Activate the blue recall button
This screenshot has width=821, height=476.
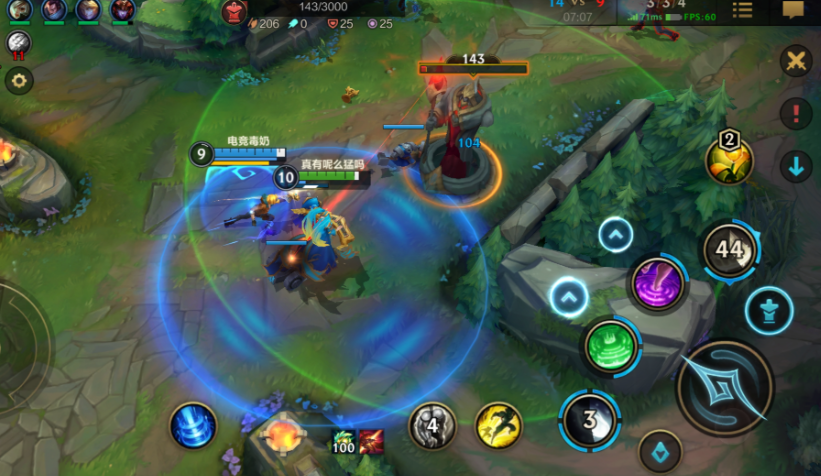point(192,424)
